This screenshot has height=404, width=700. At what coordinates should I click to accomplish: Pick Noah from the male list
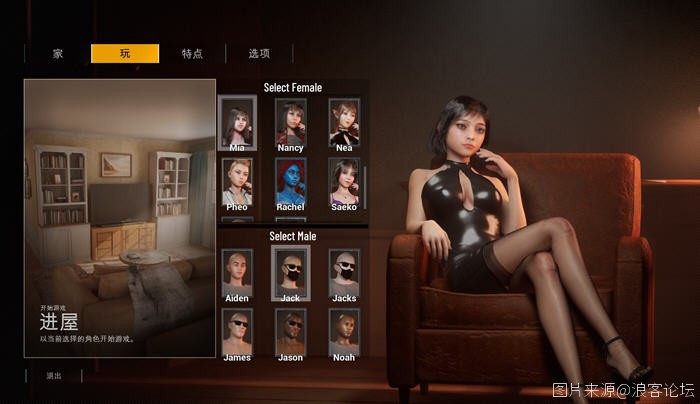pos(344,331)
